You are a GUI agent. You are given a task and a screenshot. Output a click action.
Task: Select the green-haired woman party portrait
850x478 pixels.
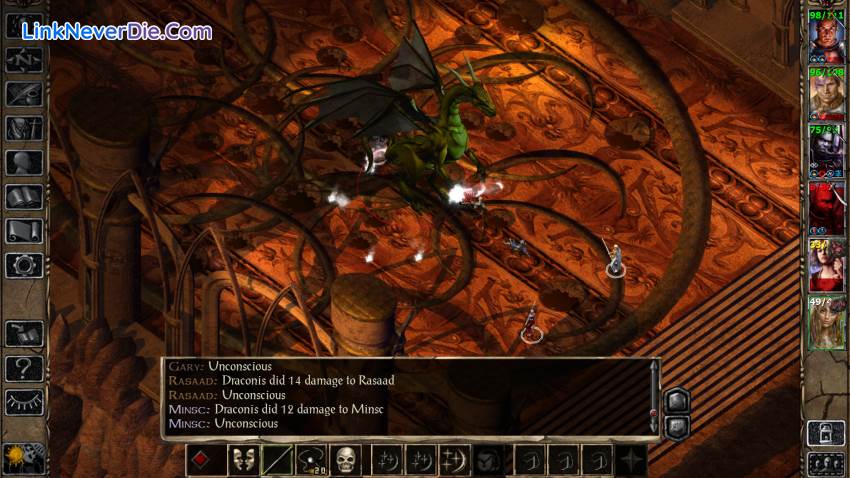click(x=827, y=323)
